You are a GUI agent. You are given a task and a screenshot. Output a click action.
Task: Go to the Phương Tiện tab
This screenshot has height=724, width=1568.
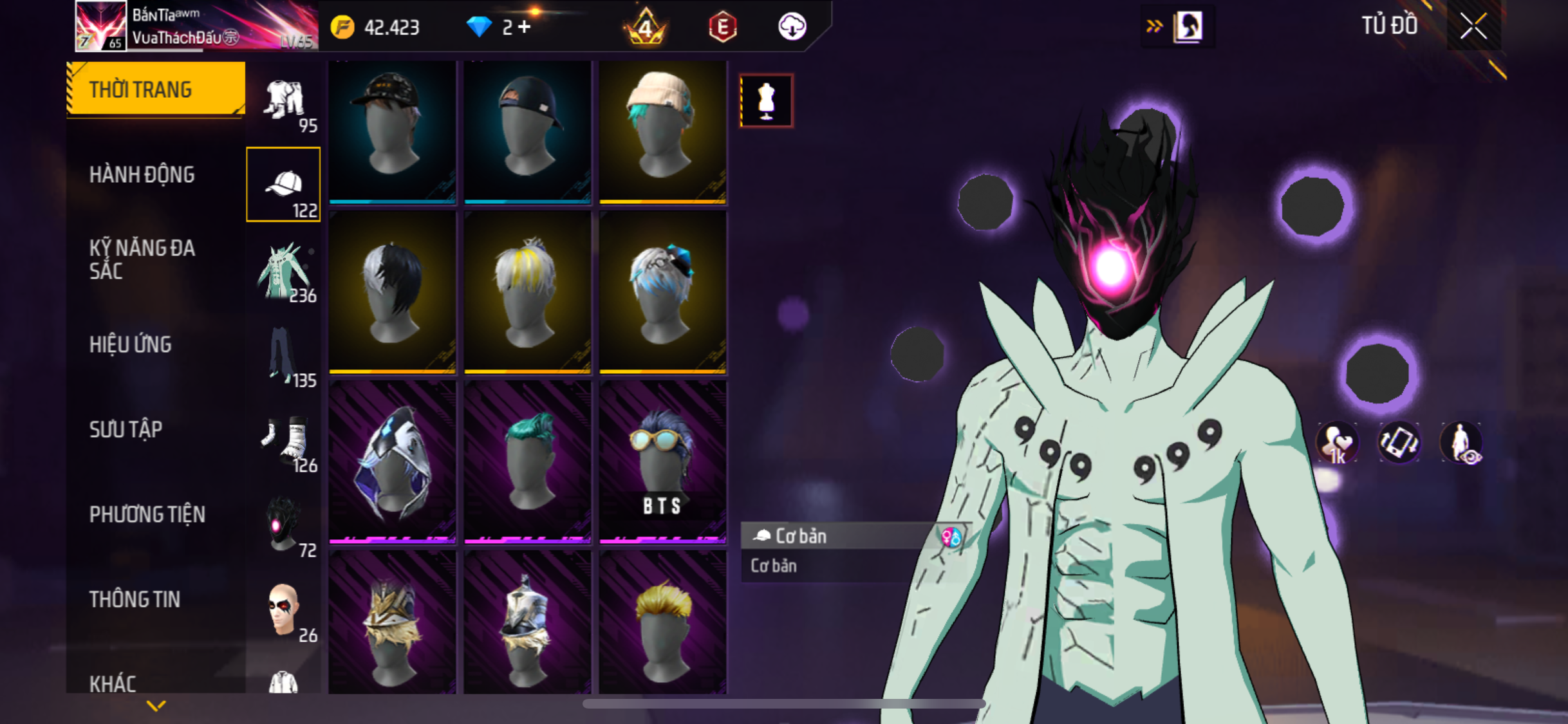(147, 514)
